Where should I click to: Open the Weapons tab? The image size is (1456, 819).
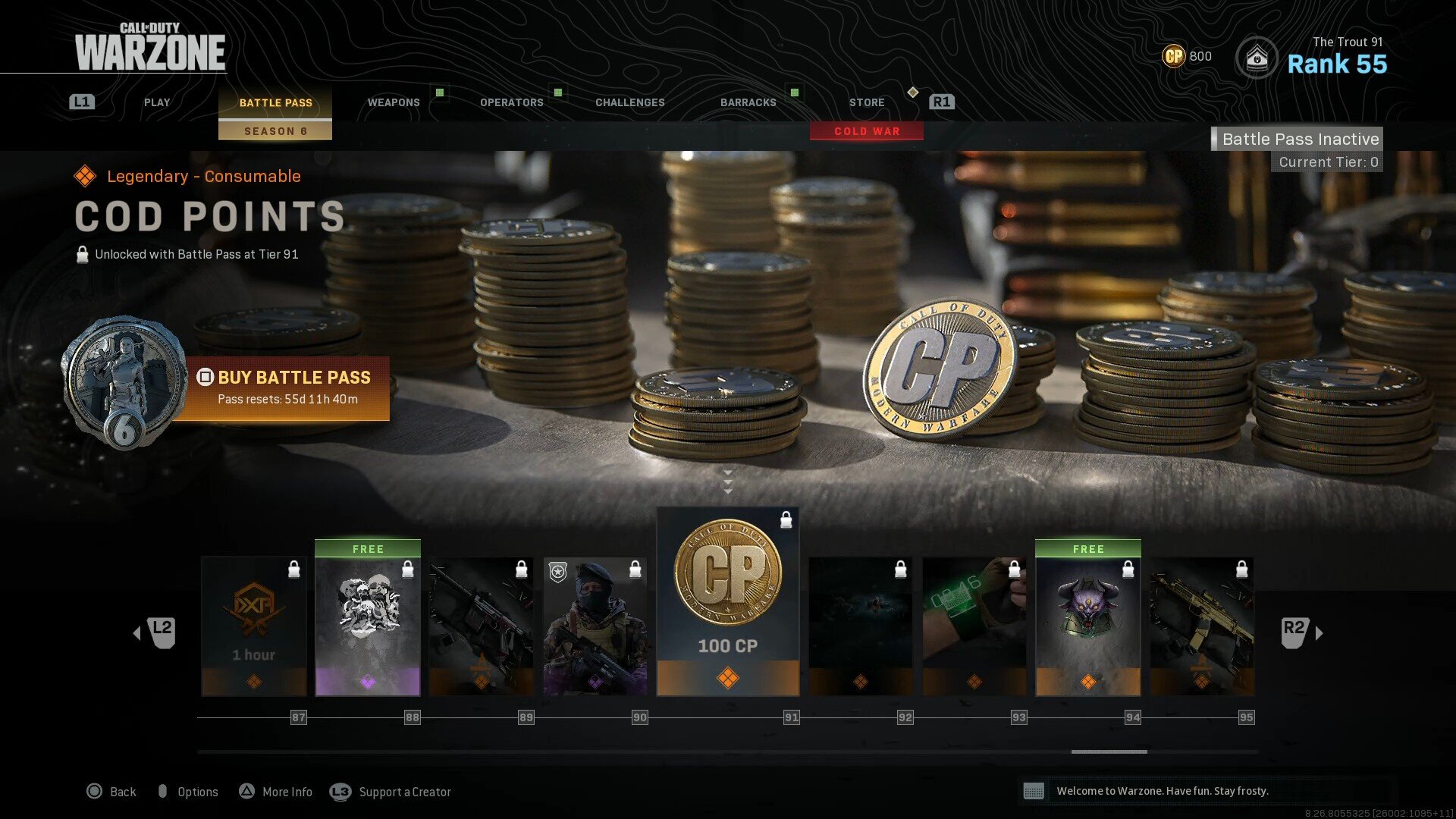394,102
